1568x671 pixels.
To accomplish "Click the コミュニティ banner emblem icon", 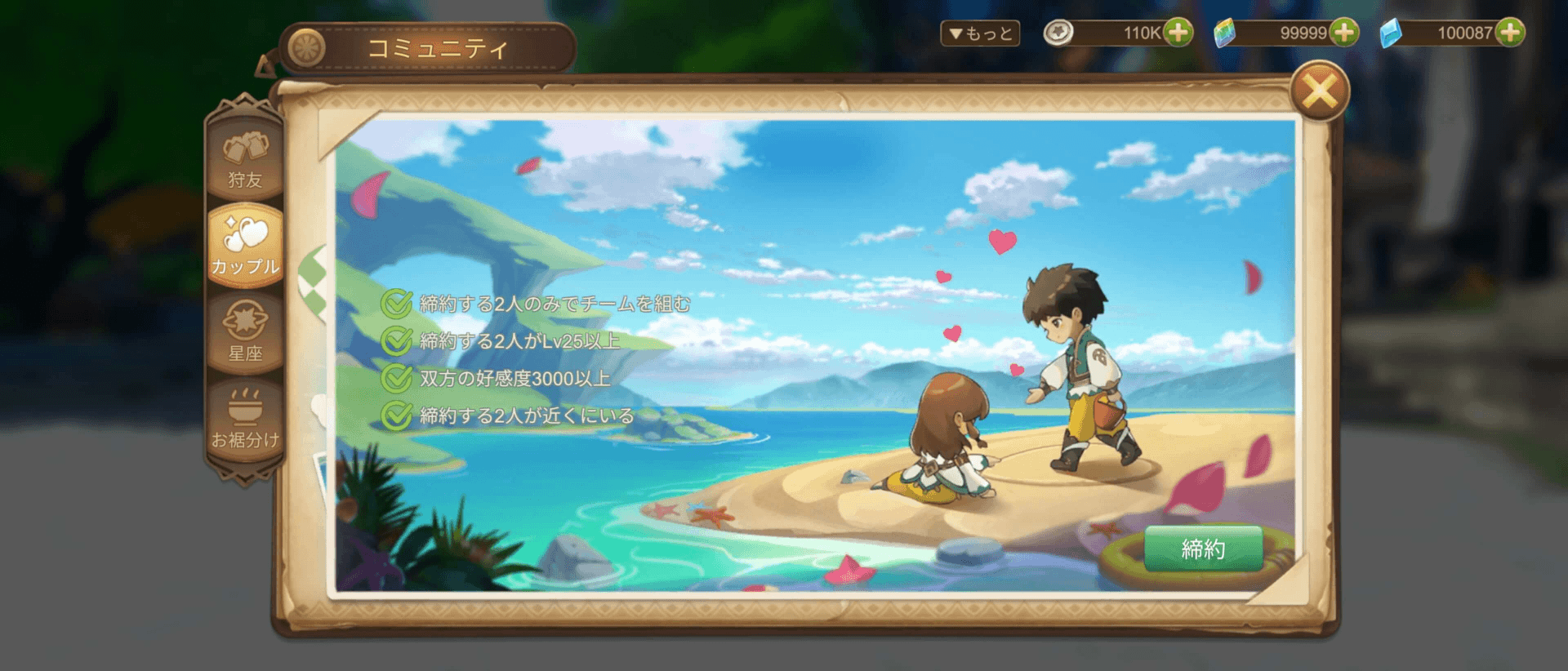I will 306,45.
